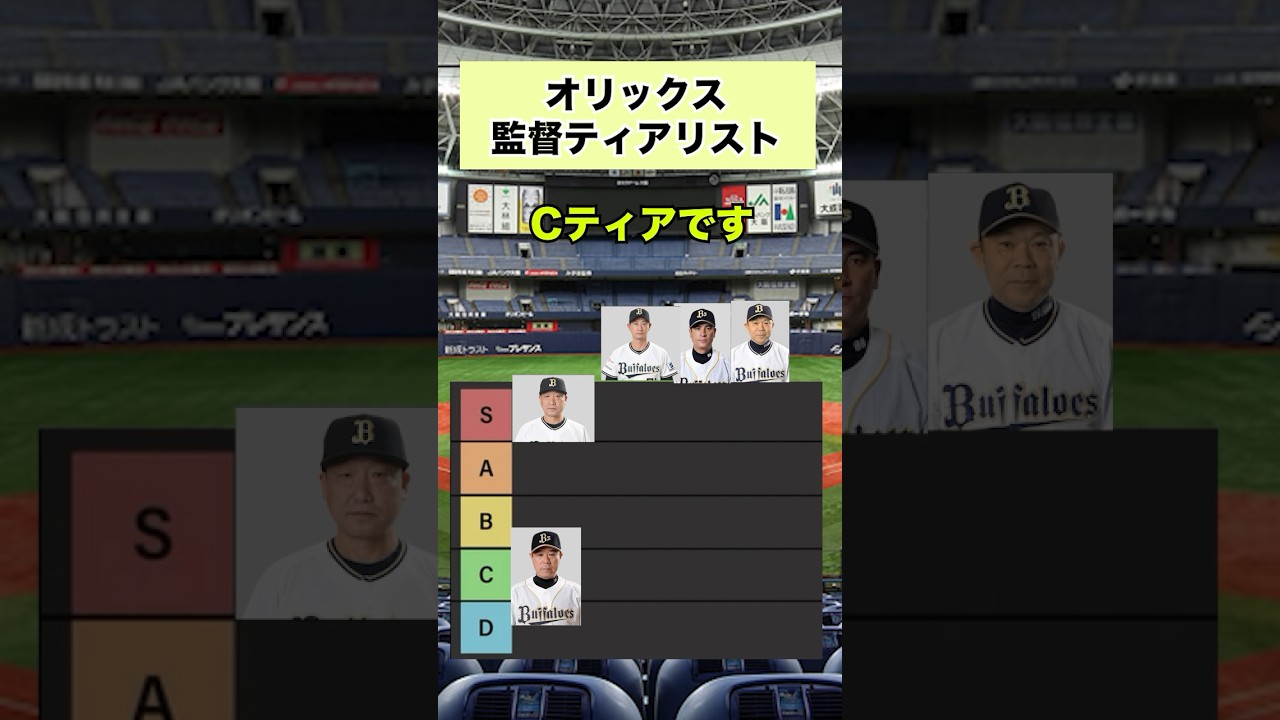Select the red S tier label
Screen dimensions: 1280x720
486,415
